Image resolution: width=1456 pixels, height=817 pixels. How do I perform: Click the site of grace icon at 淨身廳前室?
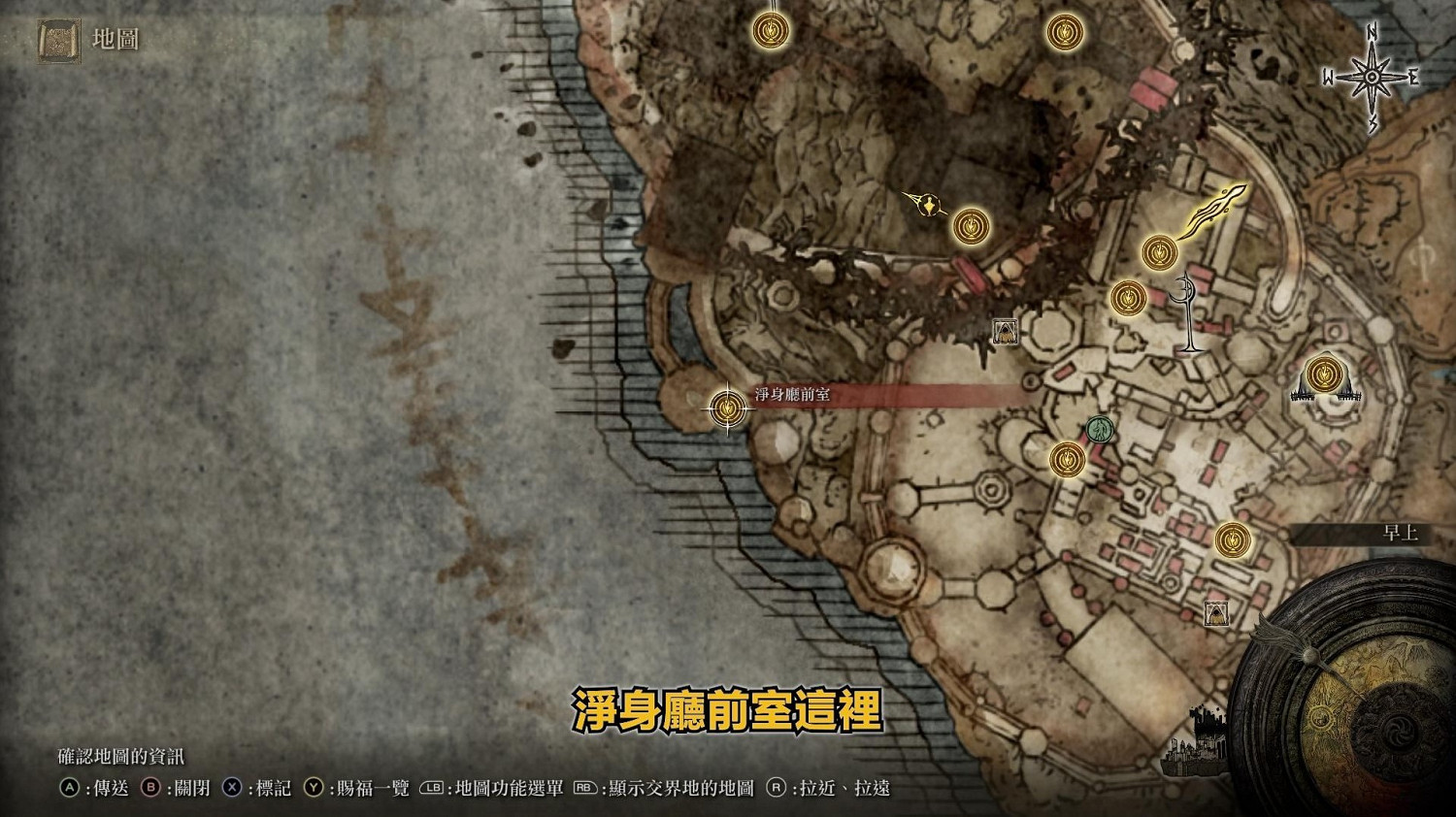point(726,408)
